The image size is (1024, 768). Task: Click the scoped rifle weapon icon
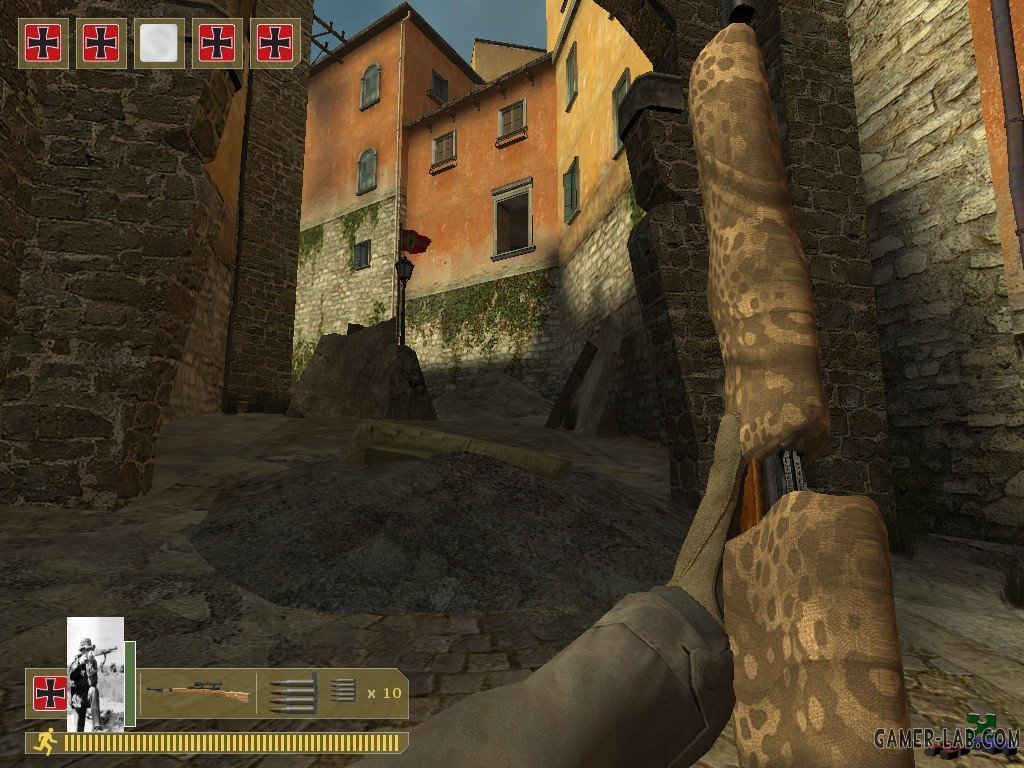tap(197, 692)
